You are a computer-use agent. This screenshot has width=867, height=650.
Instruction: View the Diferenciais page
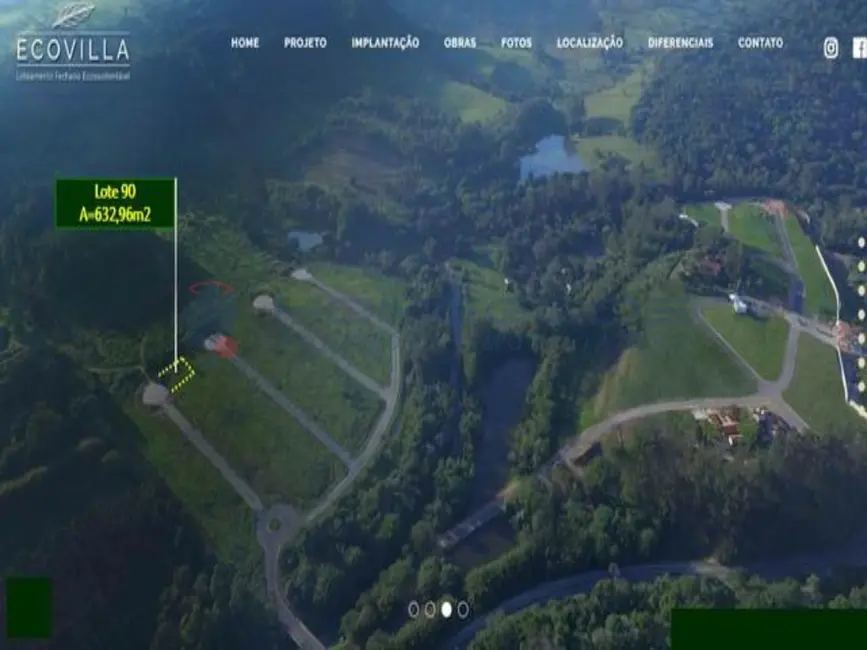(680, 43)
